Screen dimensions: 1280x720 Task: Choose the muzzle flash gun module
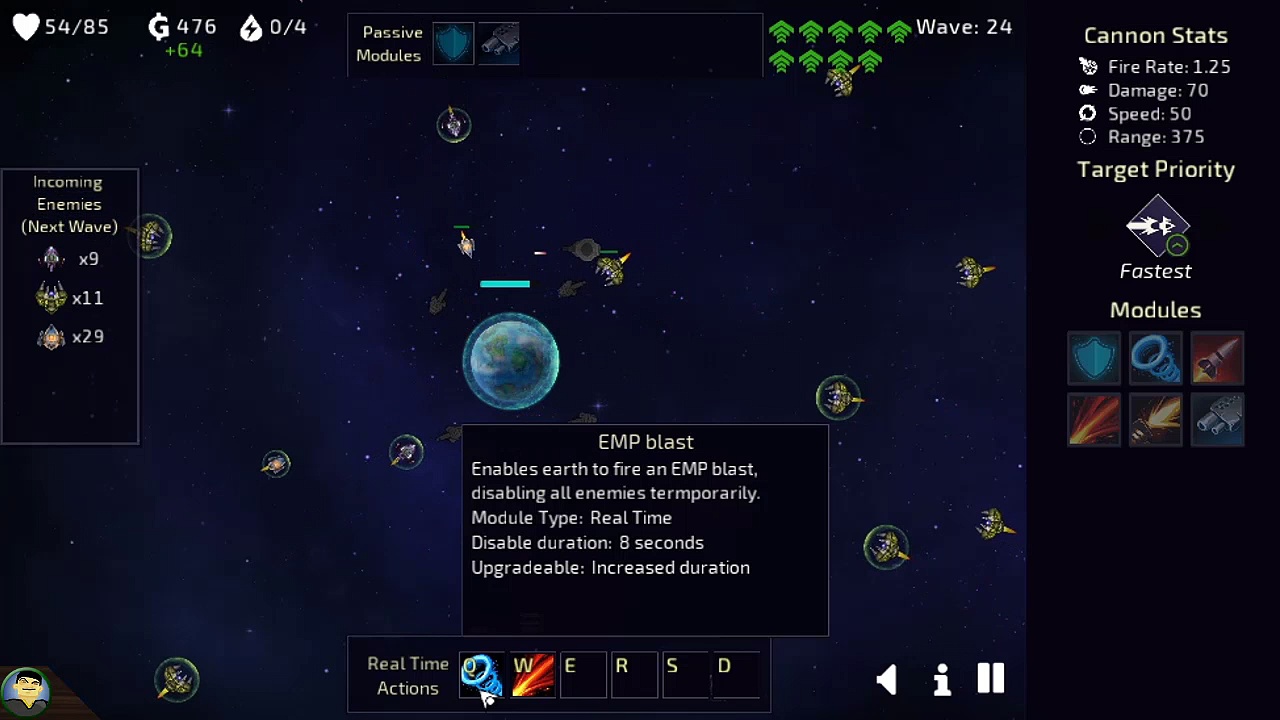click(x=1155, y=419)
